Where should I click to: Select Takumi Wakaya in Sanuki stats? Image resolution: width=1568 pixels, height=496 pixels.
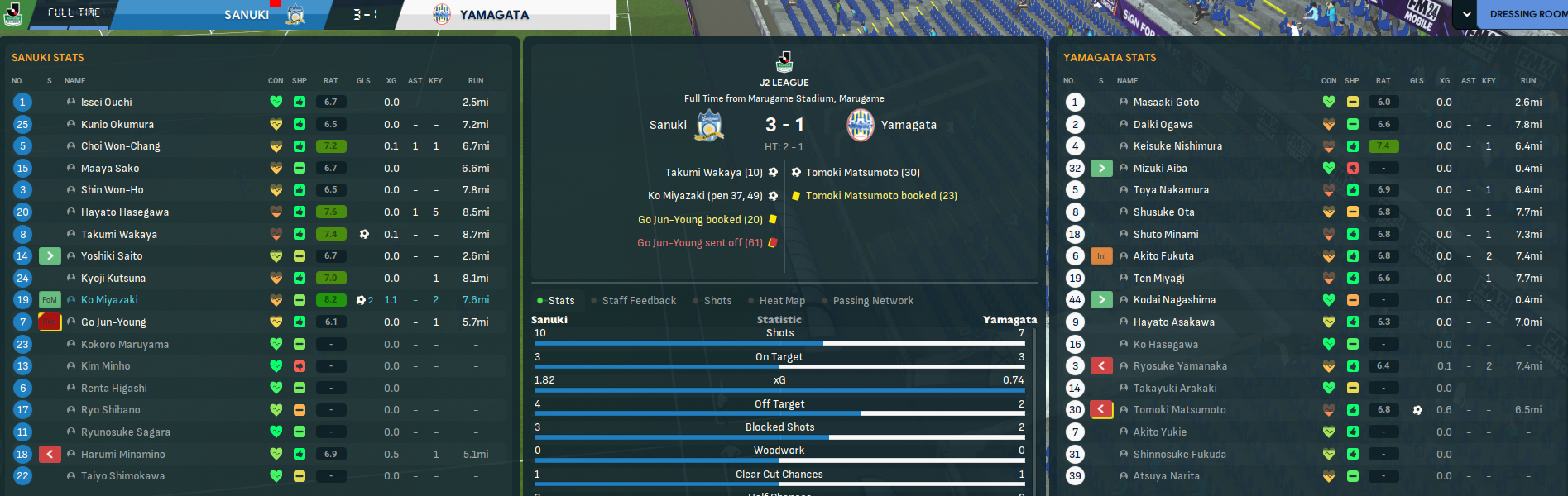118,235
